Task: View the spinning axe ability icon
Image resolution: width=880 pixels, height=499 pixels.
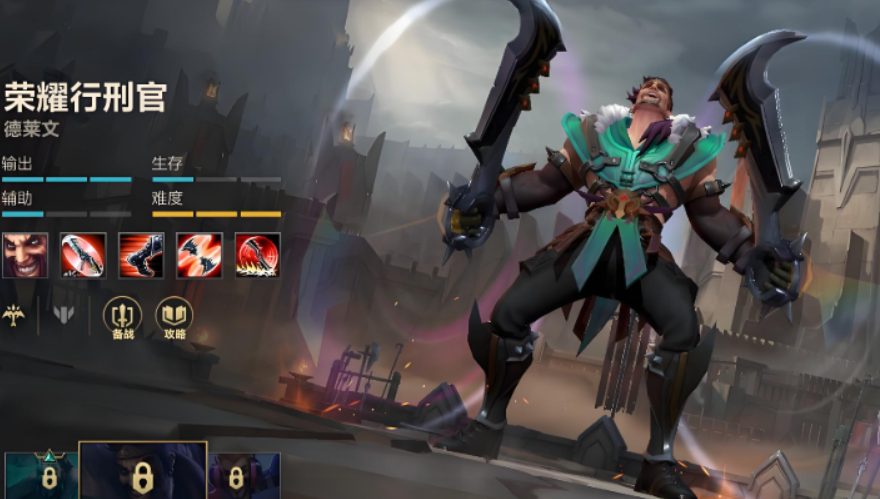Action: [x=82, y=255]
